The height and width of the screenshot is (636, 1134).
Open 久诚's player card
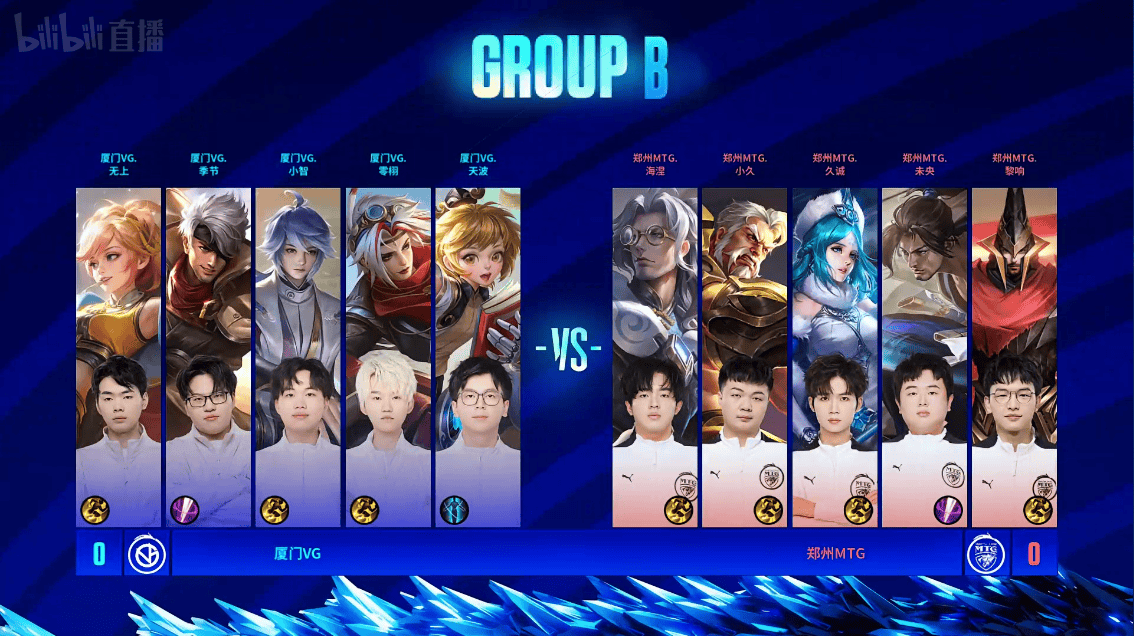point(835,357)
